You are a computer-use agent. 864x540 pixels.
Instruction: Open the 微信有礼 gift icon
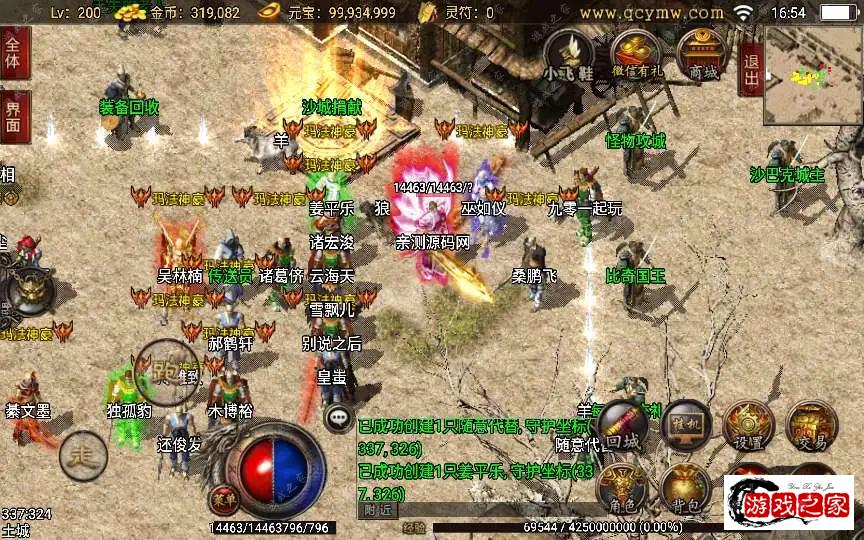tap(636, 54)
